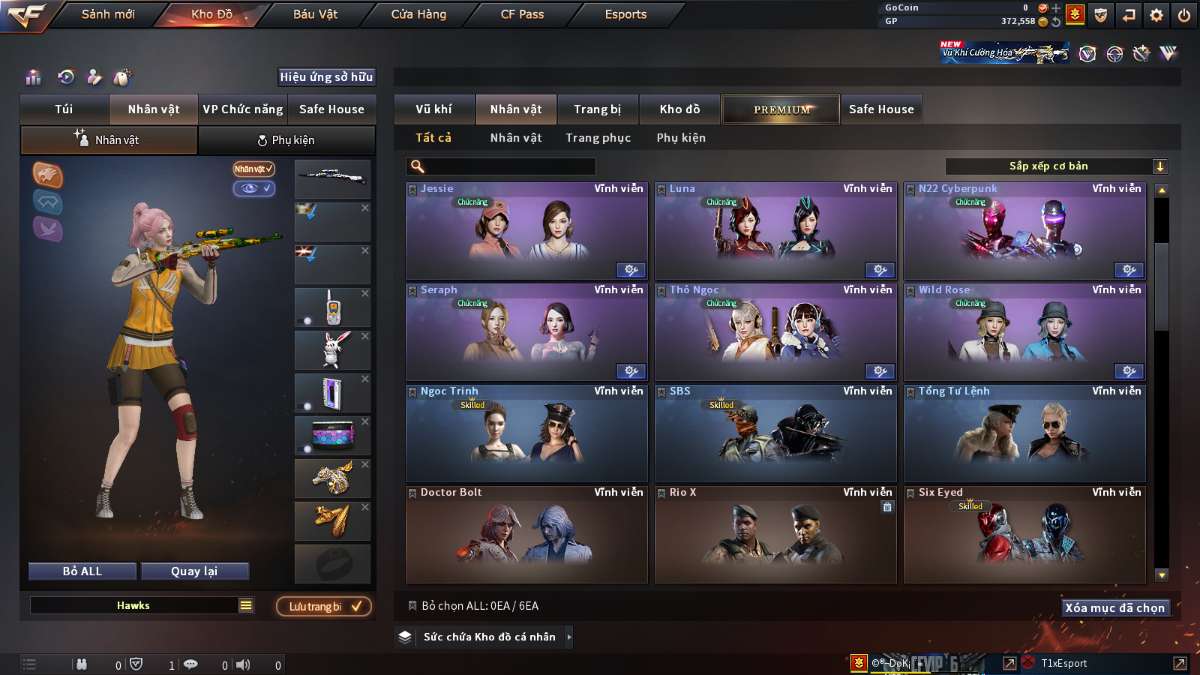Open the Cửa Hàng shop menu
The width and height of the screenshot is (1200, 675).
click(x=419, y=15)
